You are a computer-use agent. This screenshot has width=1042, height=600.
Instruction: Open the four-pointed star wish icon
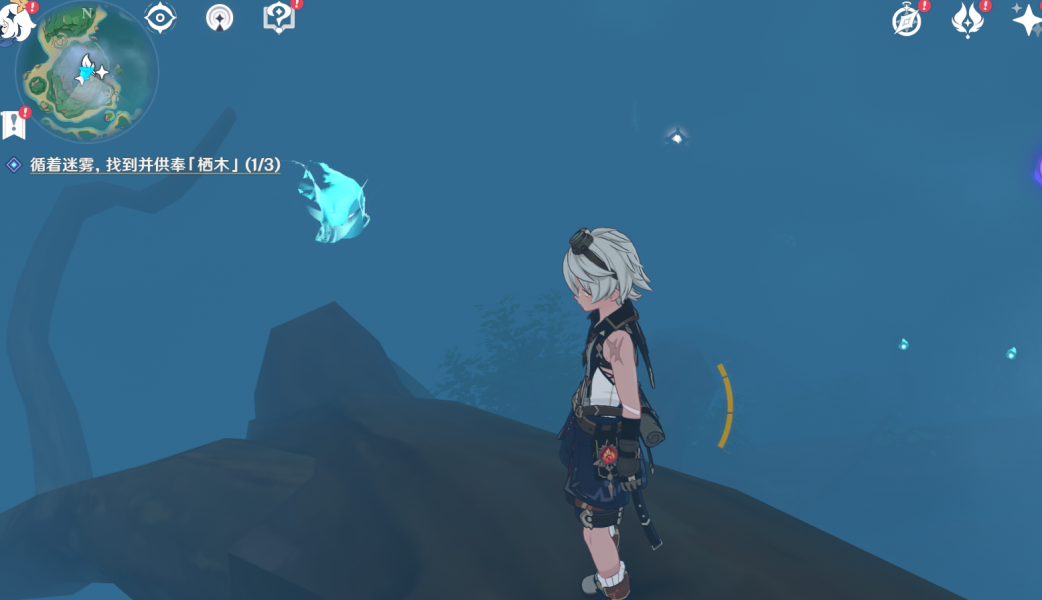pyautogui.click(x=1027, y=20)
